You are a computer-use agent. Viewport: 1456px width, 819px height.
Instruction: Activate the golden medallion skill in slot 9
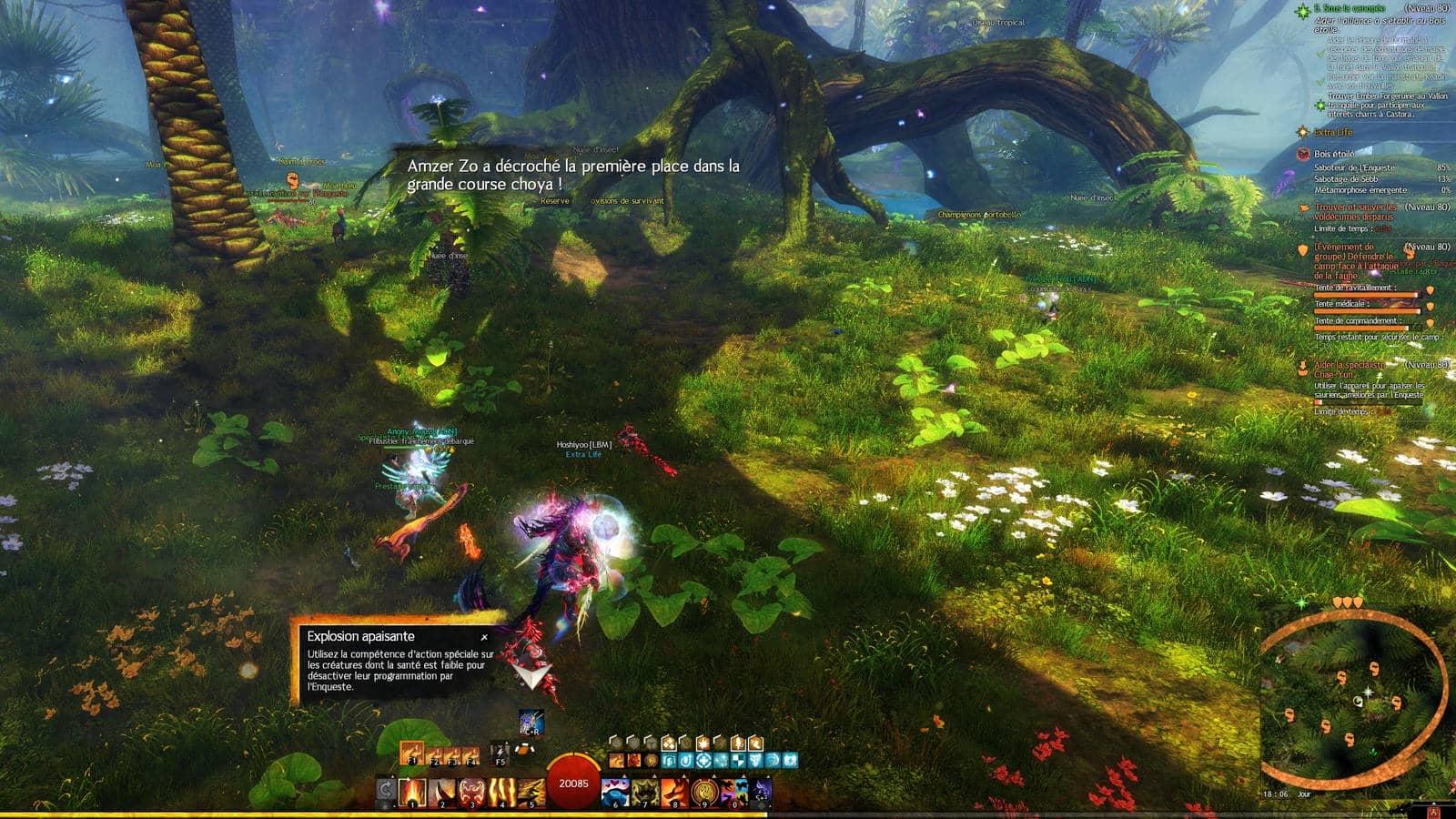tap(703, 792)
